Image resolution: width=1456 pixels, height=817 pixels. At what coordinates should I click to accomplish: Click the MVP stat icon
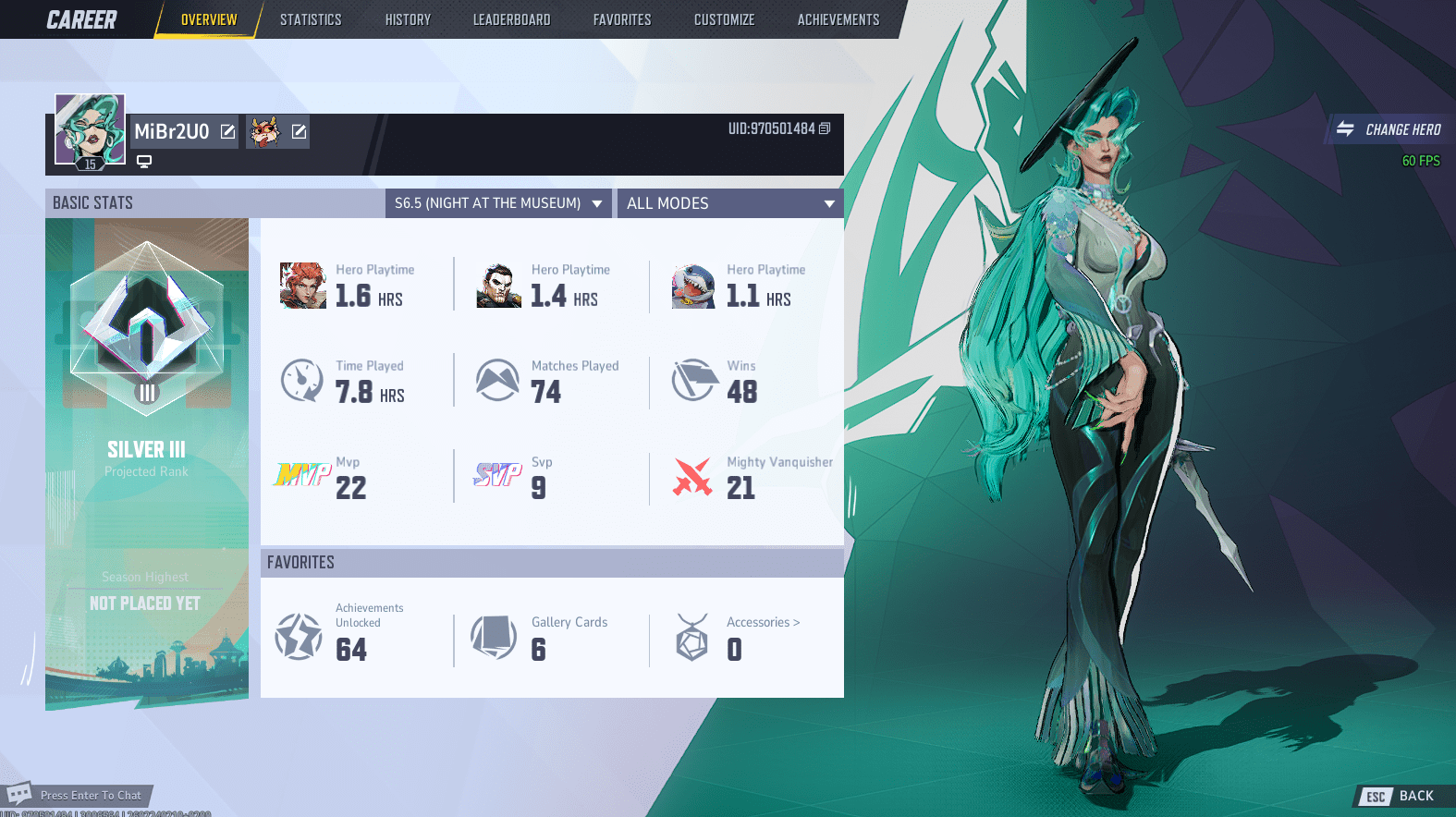click(x=302, y=476)
